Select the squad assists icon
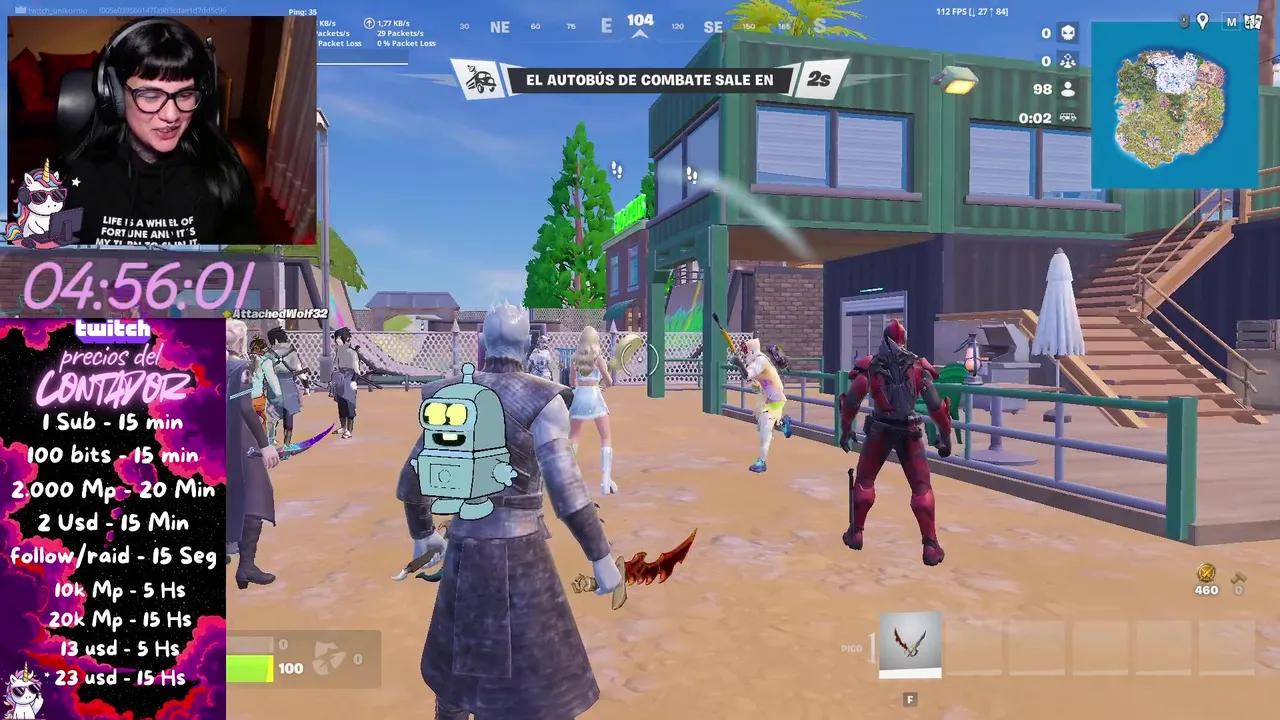The height and width of the screenshot is (720, 1280). point(1068,60)
